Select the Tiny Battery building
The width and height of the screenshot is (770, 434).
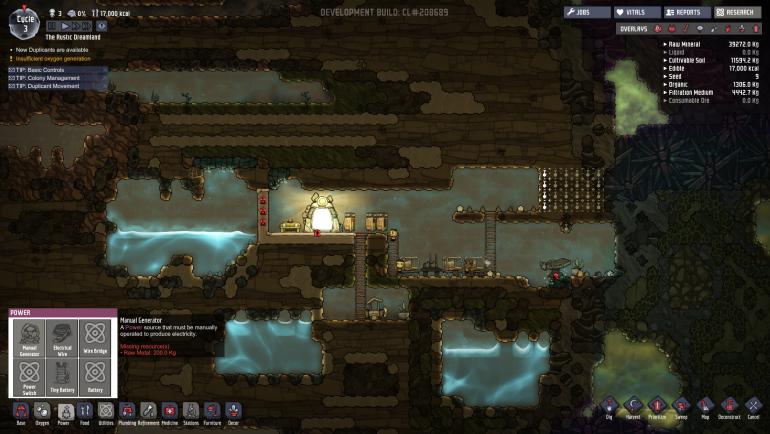pyautogui.click(x=62, y=378)
